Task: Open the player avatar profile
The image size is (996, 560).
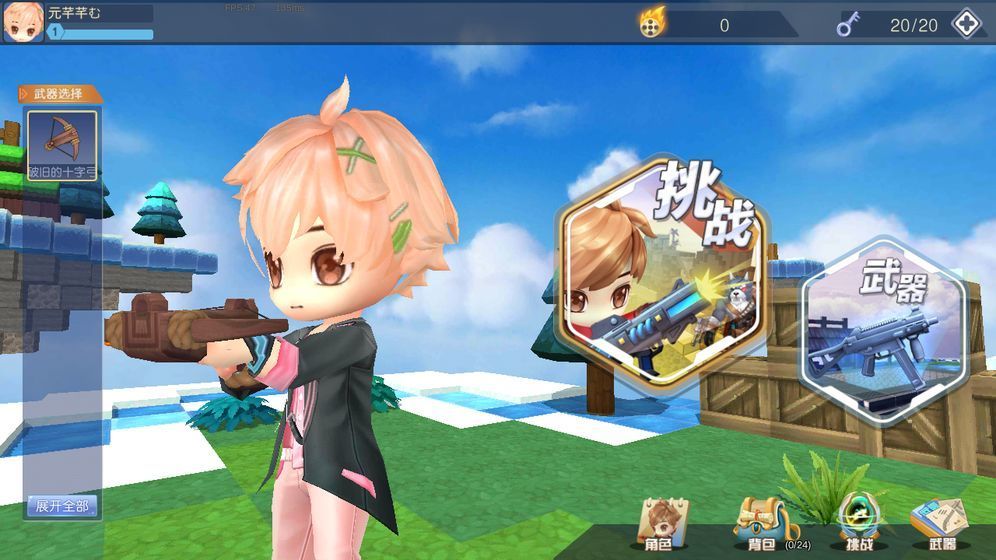Action: [23, 22]
